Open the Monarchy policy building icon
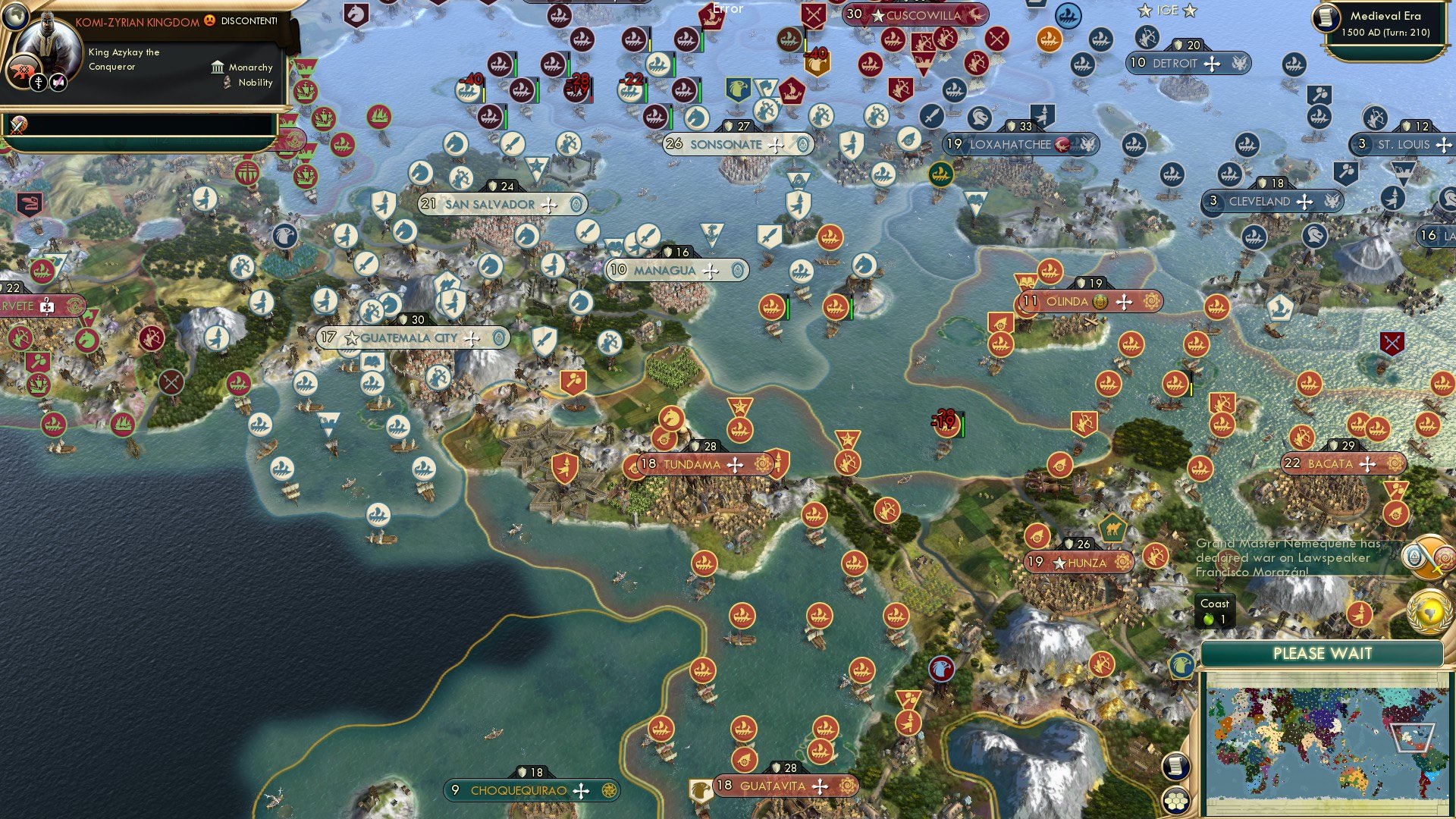The image size is (1456, 819). point(218,68)
